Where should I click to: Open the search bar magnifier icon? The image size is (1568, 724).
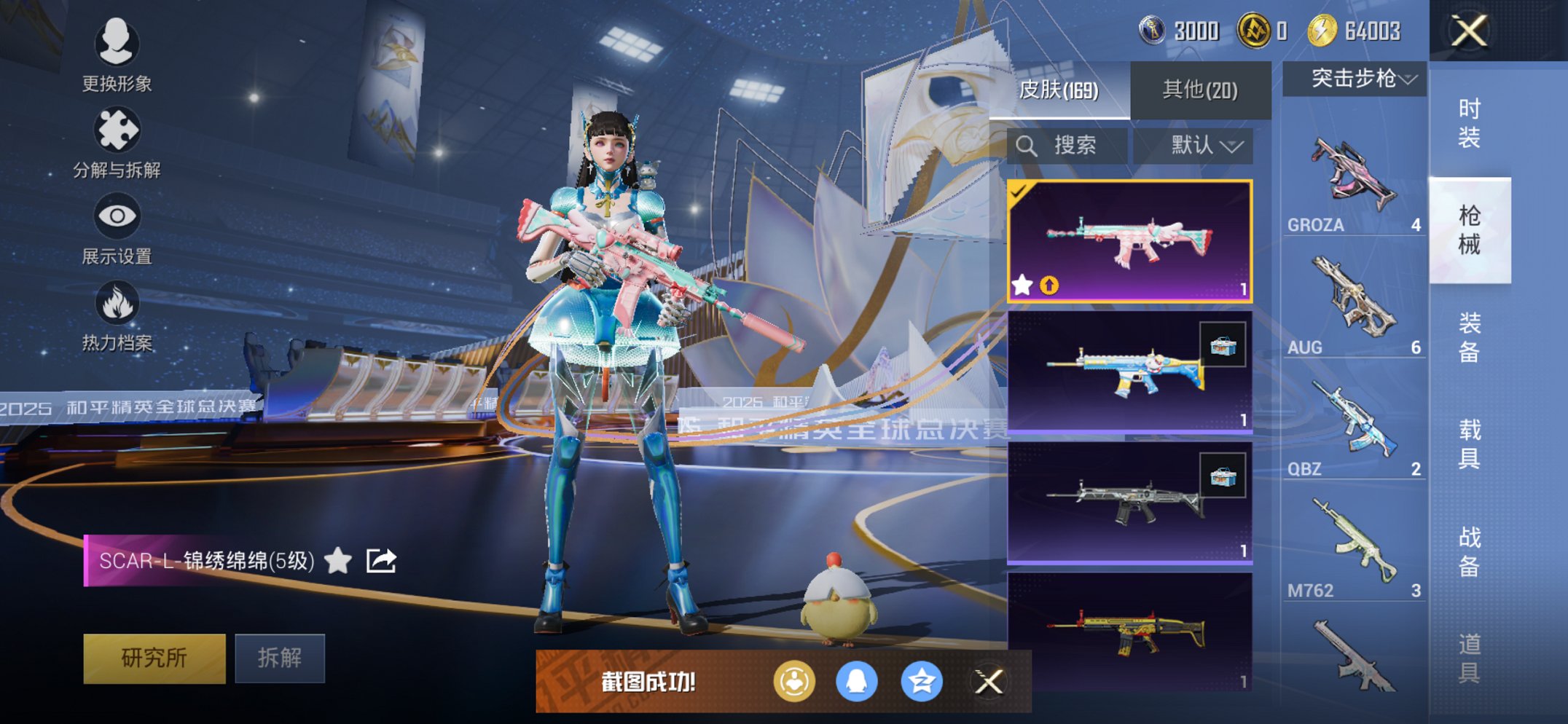[1030, 146]
